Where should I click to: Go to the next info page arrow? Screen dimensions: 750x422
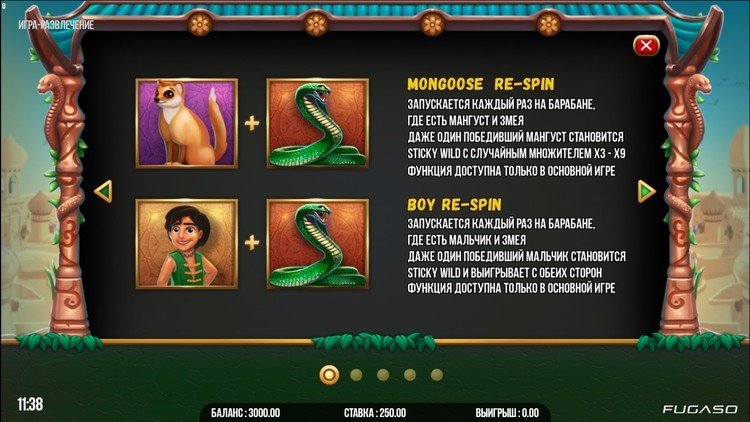coord(647,189)
